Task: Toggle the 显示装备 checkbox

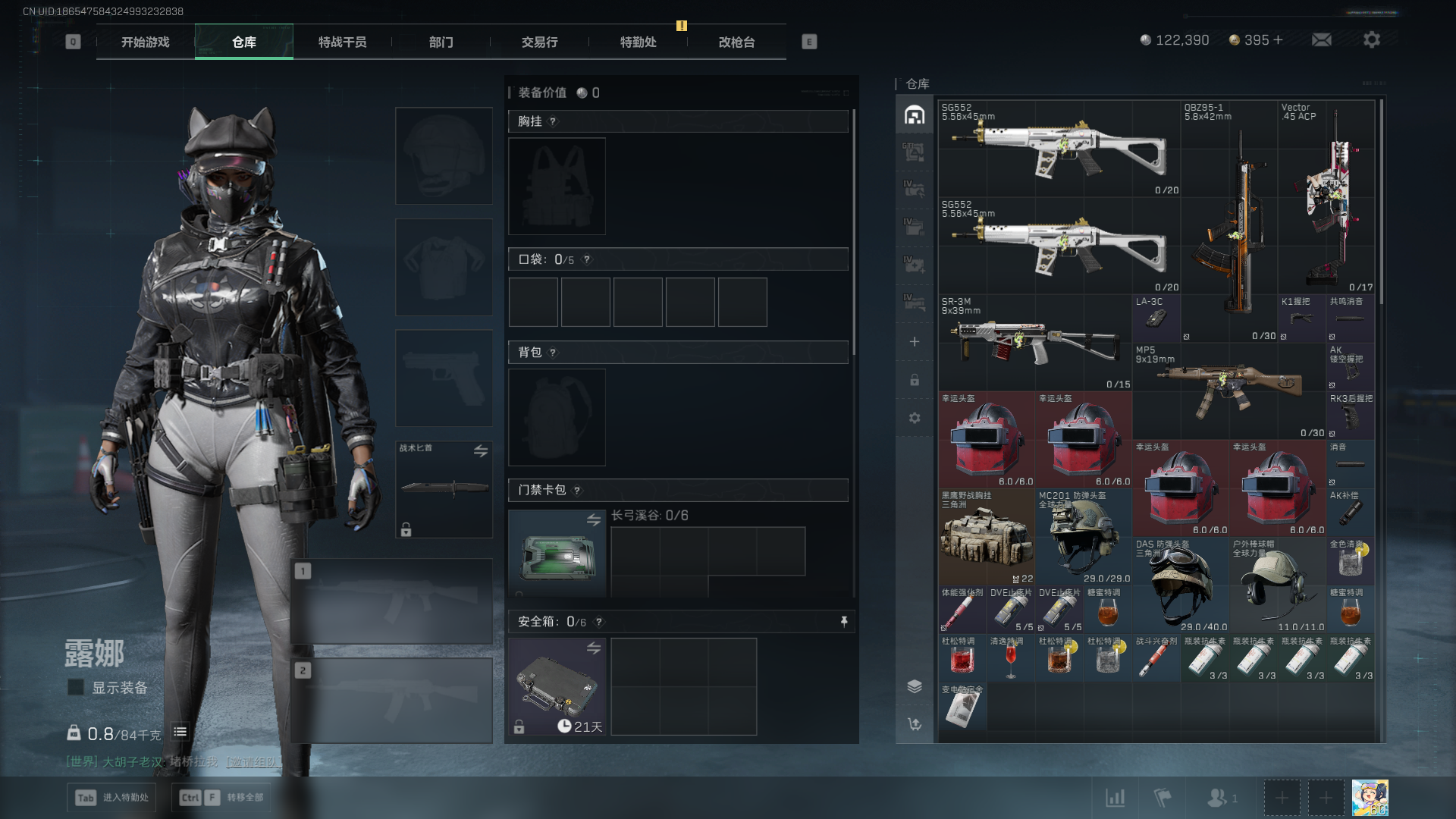Action: point(76,687)
